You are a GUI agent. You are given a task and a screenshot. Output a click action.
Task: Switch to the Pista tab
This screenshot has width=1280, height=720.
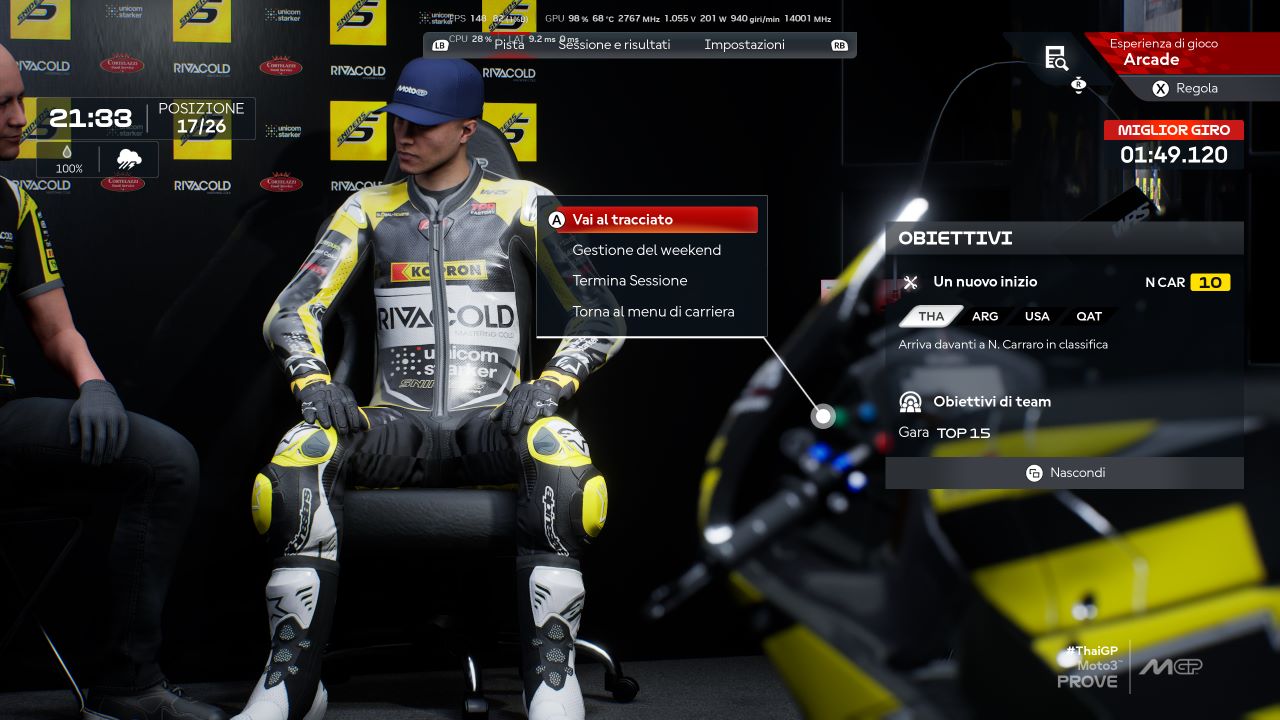point(509,45)
